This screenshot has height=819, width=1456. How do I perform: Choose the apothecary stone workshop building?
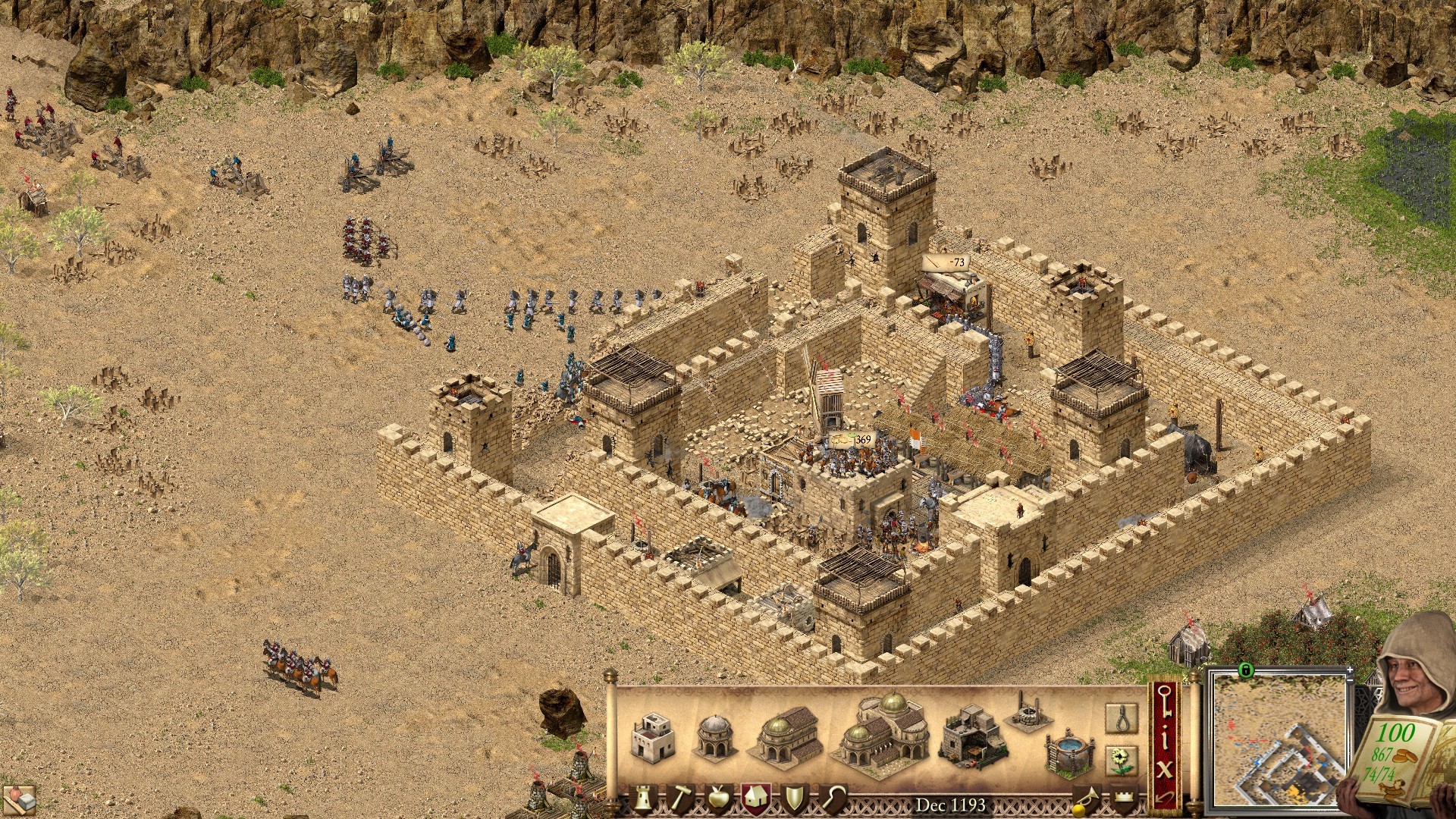point(972,734)
